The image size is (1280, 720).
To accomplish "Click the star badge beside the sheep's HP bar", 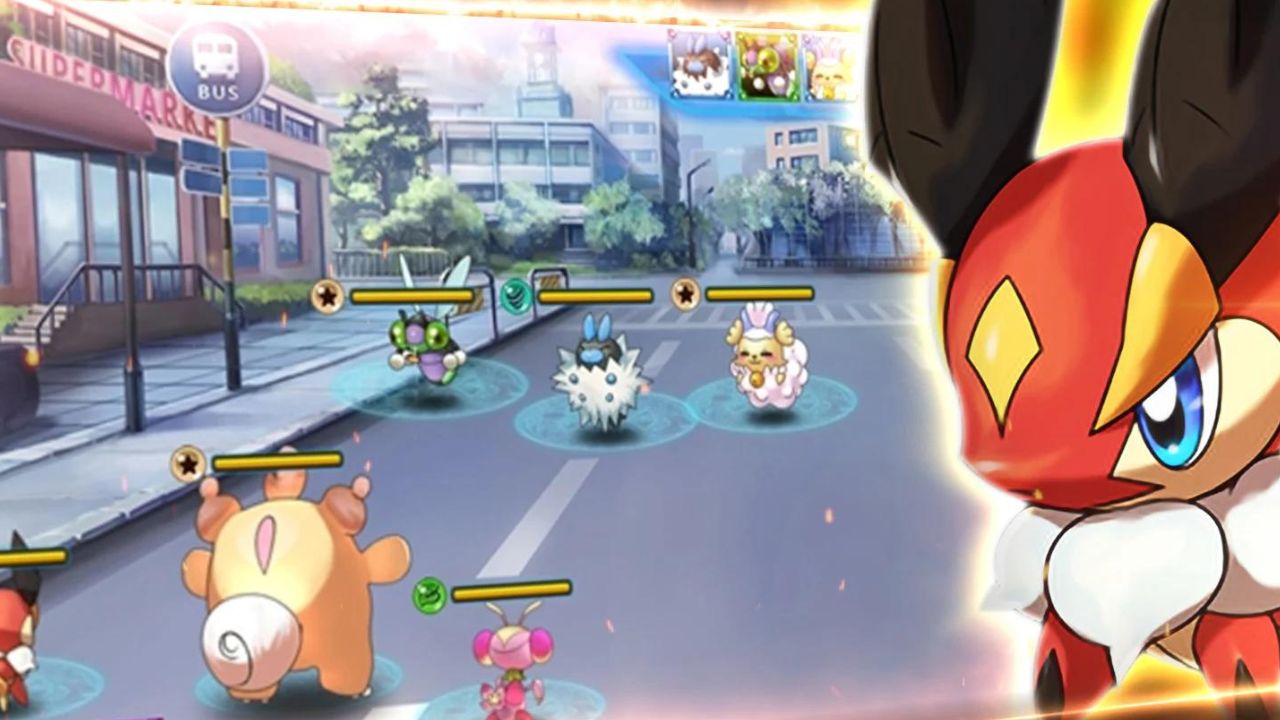I will (685, 296).
